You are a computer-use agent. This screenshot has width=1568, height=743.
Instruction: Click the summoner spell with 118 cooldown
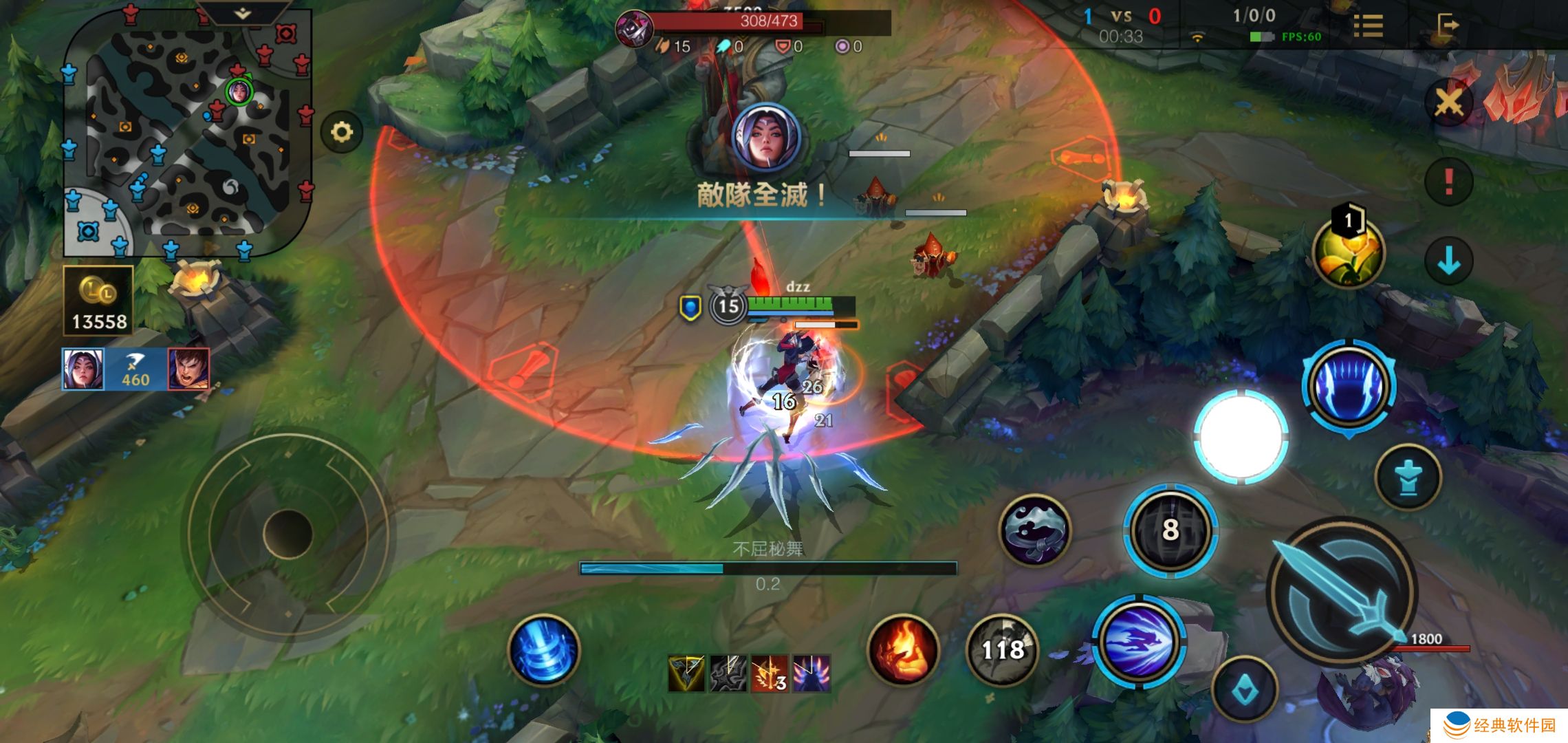(x=1002, y=649)
